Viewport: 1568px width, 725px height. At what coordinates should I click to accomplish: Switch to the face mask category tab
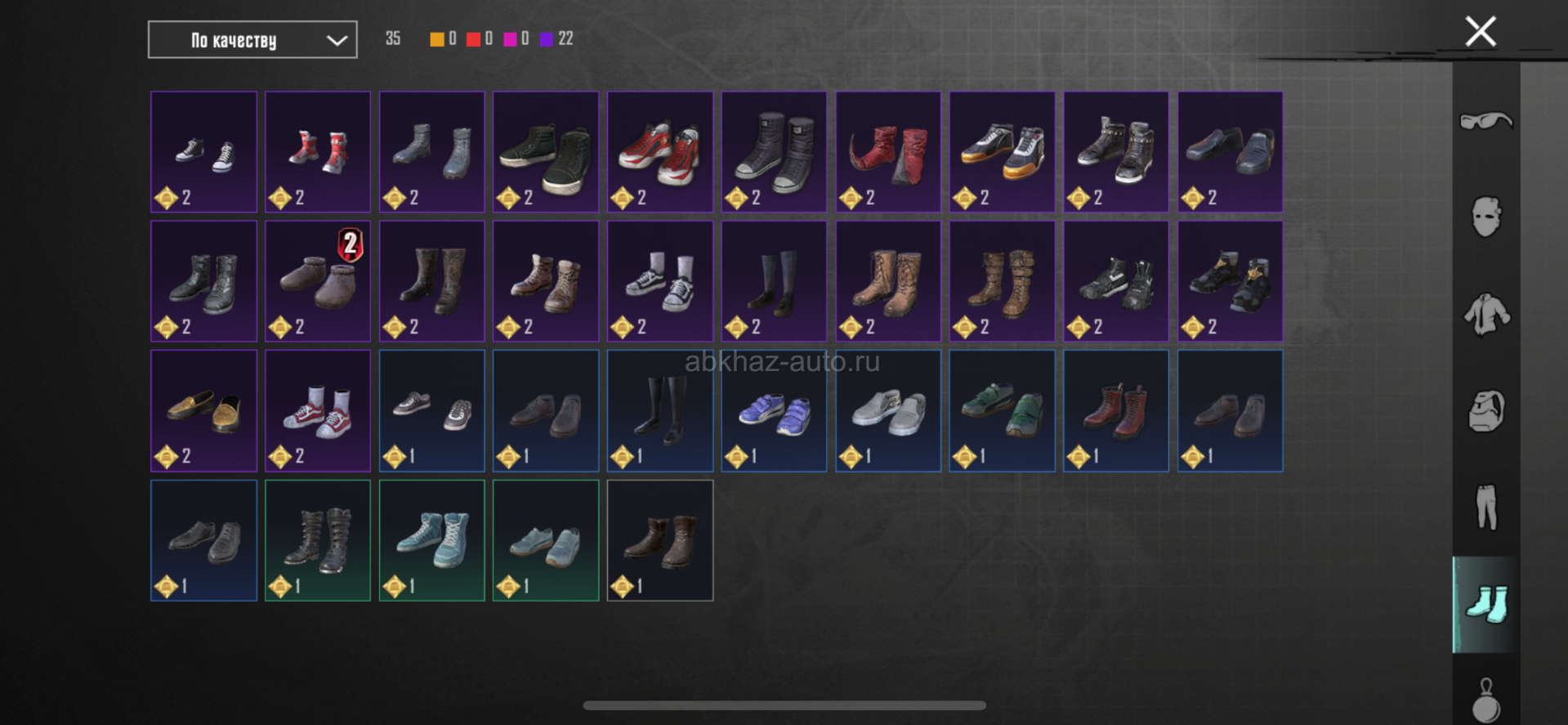point(1485,217)
